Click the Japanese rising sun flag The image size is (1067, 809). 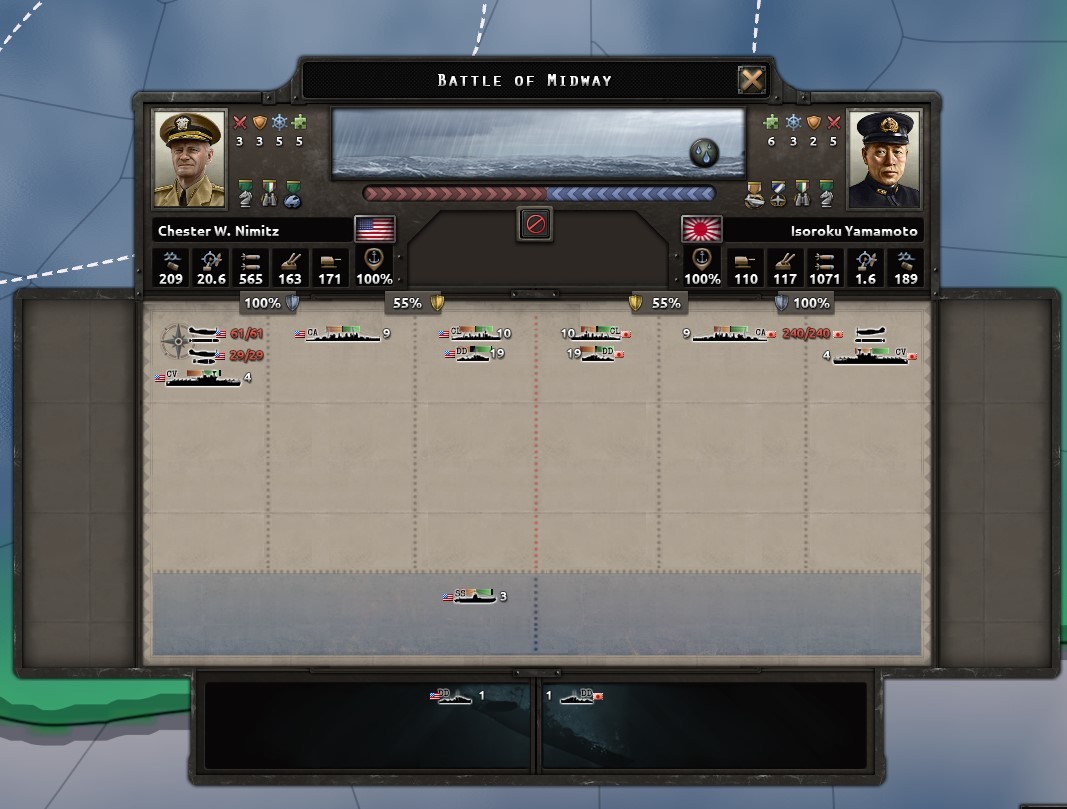[702, 229]
